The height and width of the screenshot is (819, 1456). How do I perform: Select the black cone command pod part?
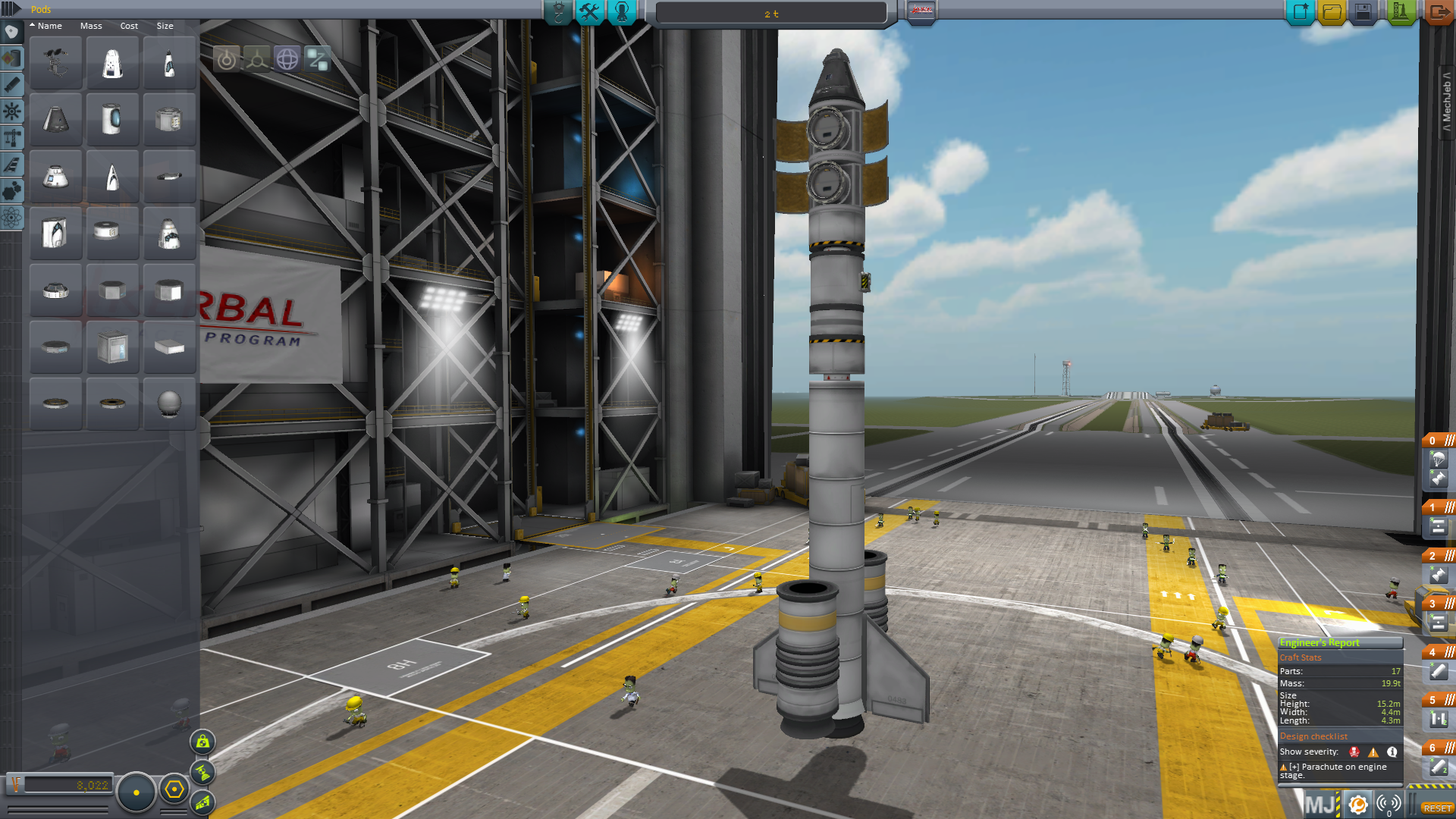[56, 120]
